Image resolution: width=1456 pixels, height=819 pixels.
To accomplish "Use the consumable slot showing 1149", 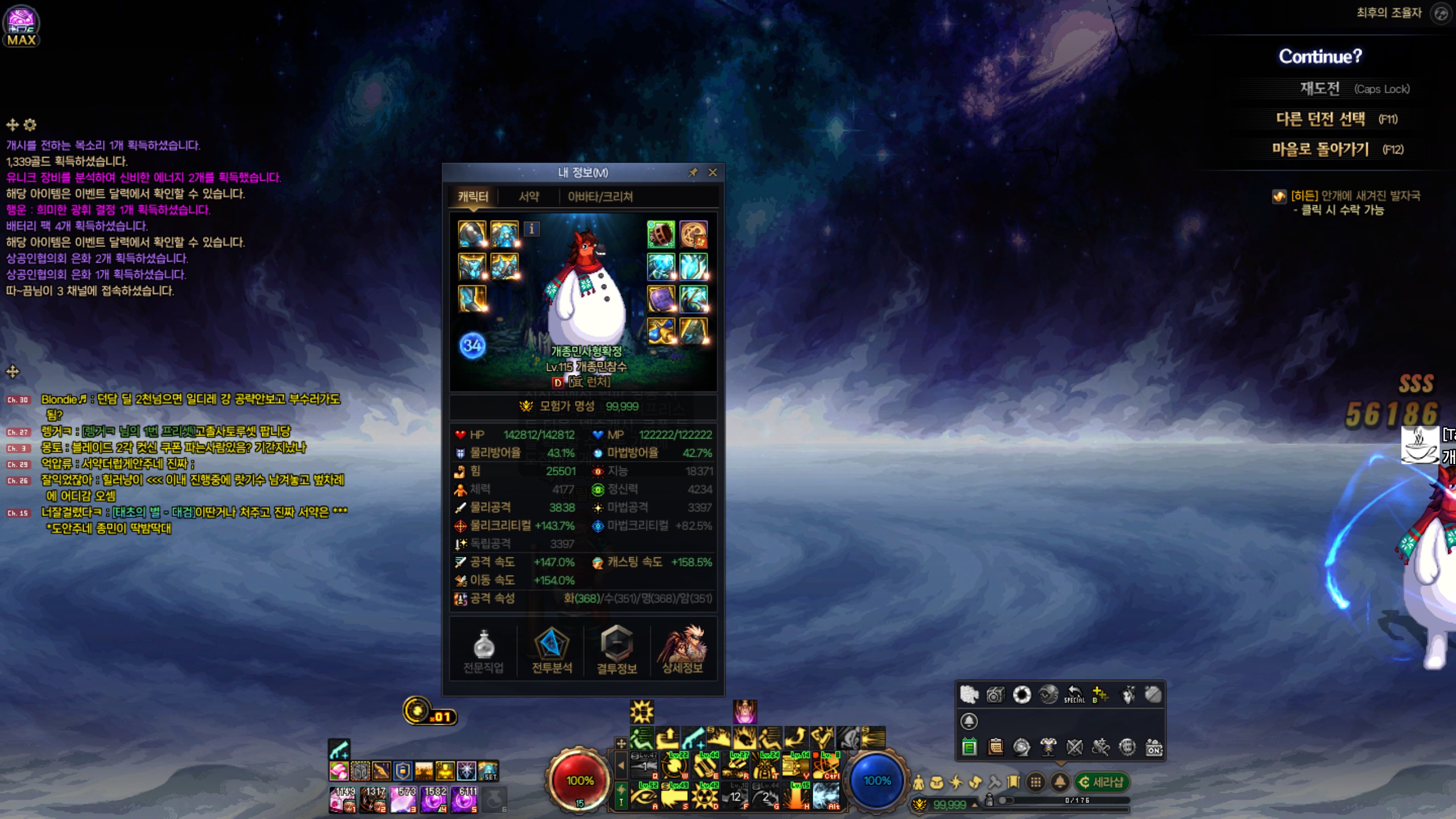I will coord(343,799).
